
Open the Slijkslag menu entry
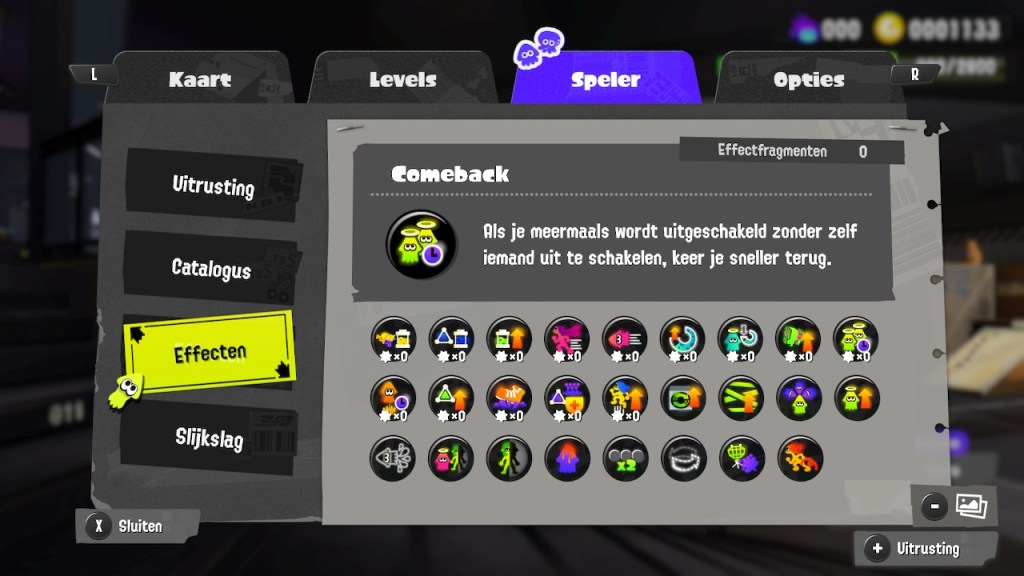pyautogui.click(x=209, y=437)
